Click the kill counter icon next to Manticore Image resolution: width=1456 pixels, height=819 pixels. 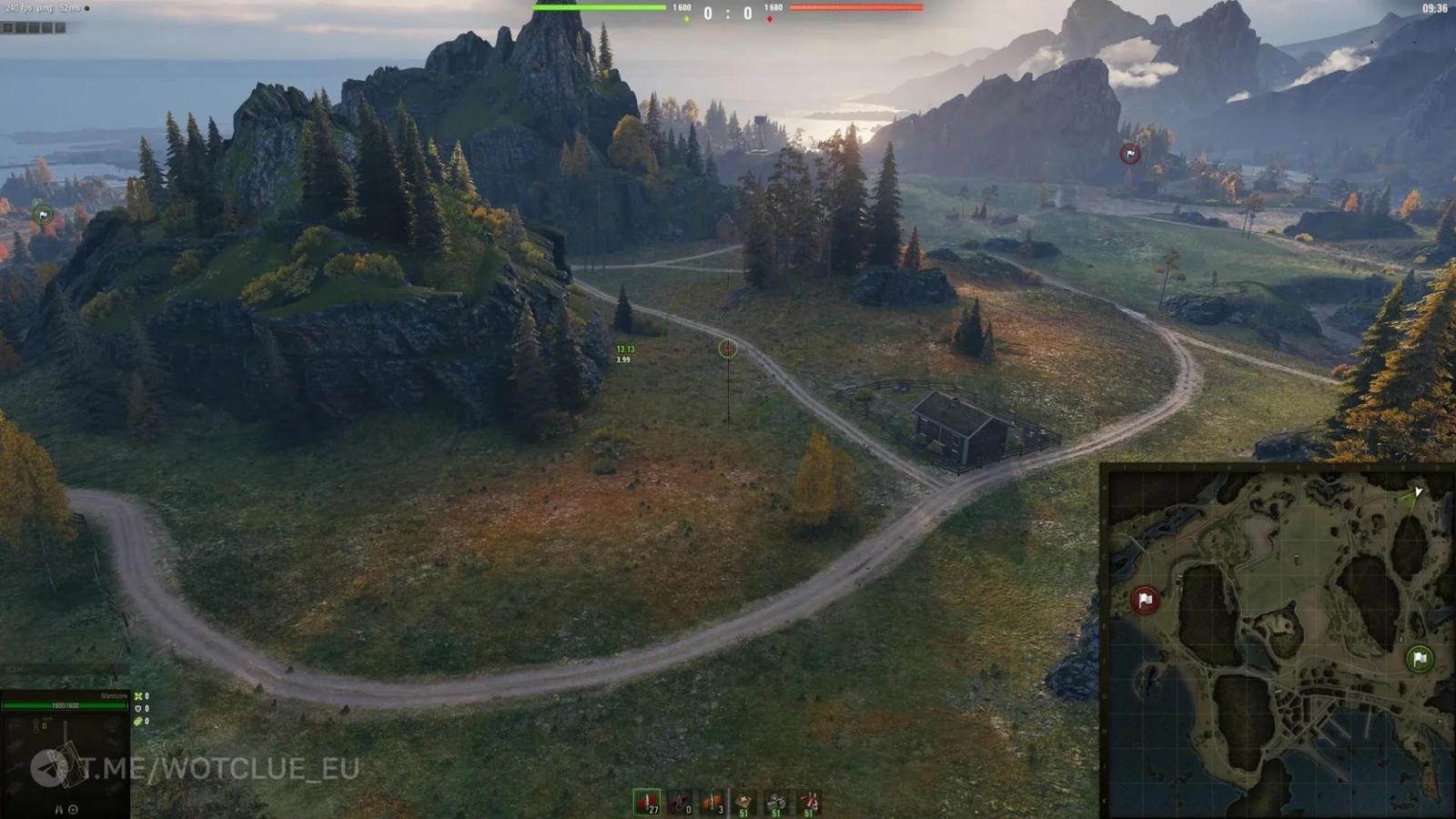coord(138,696)
